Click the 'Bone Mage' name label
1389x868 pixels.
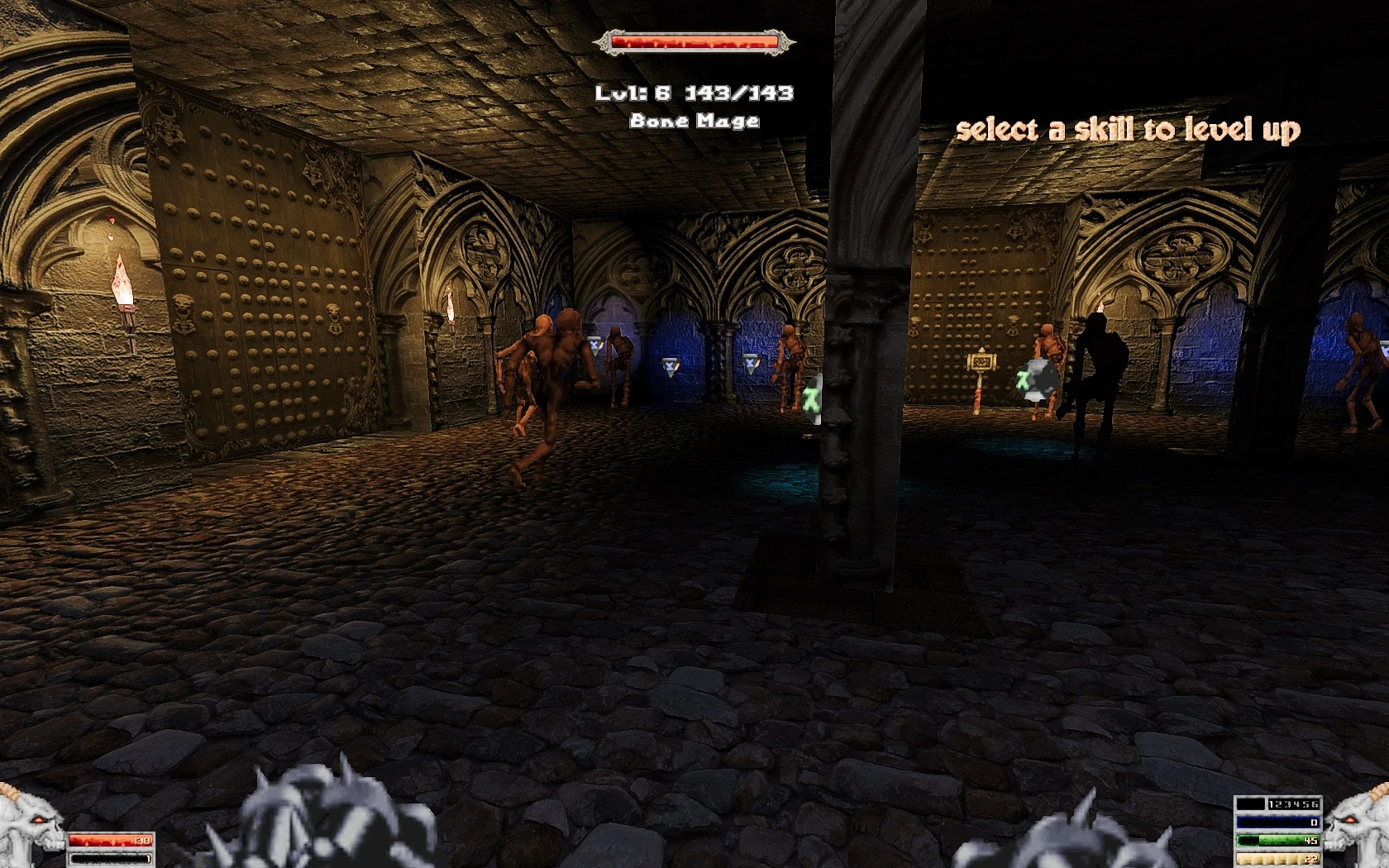695,121
